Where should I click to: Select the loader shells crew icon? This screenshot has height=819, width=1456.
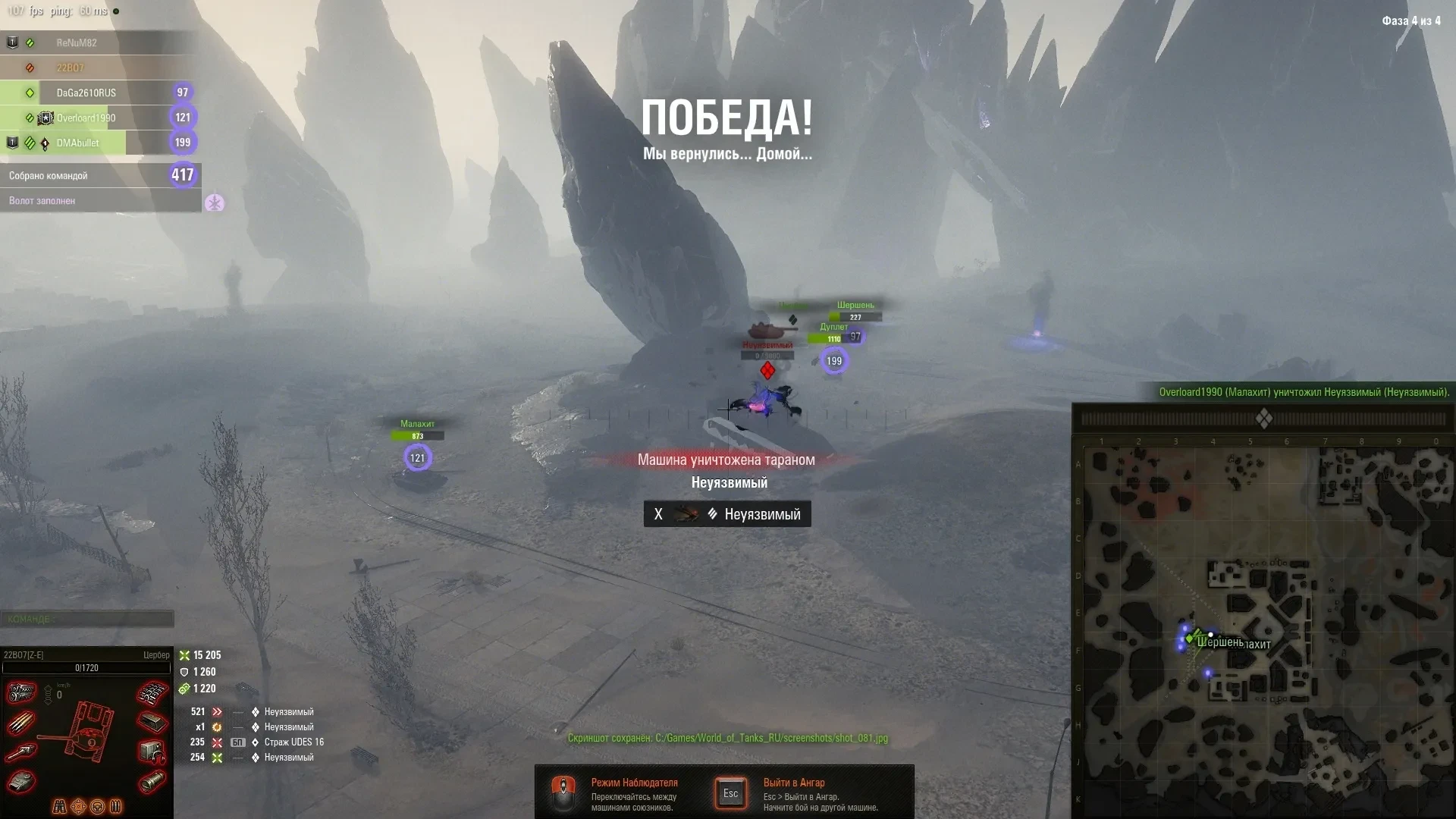[116, 806]
